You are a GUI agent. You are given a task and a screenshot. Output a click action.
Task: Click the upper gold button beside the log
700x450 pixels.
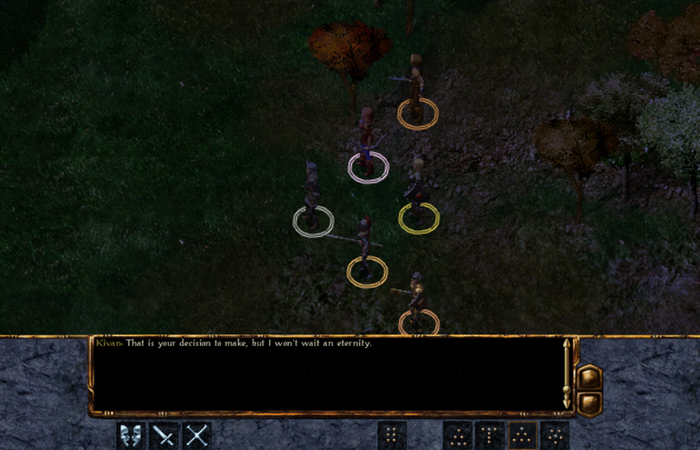589,378
